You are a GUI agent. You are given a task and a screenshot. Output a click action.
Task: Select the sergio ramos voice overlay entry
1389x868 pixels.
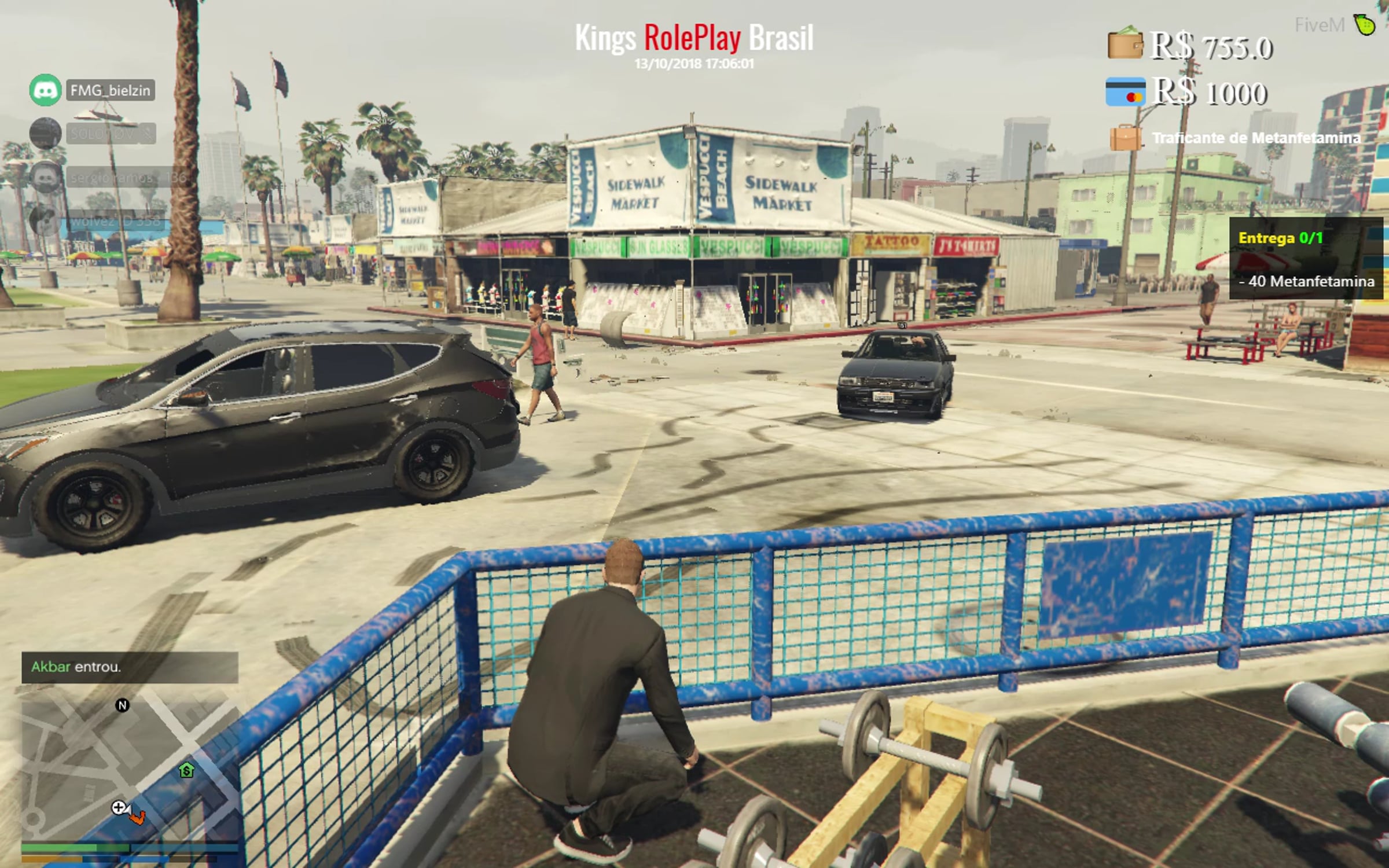coord(127,177)
